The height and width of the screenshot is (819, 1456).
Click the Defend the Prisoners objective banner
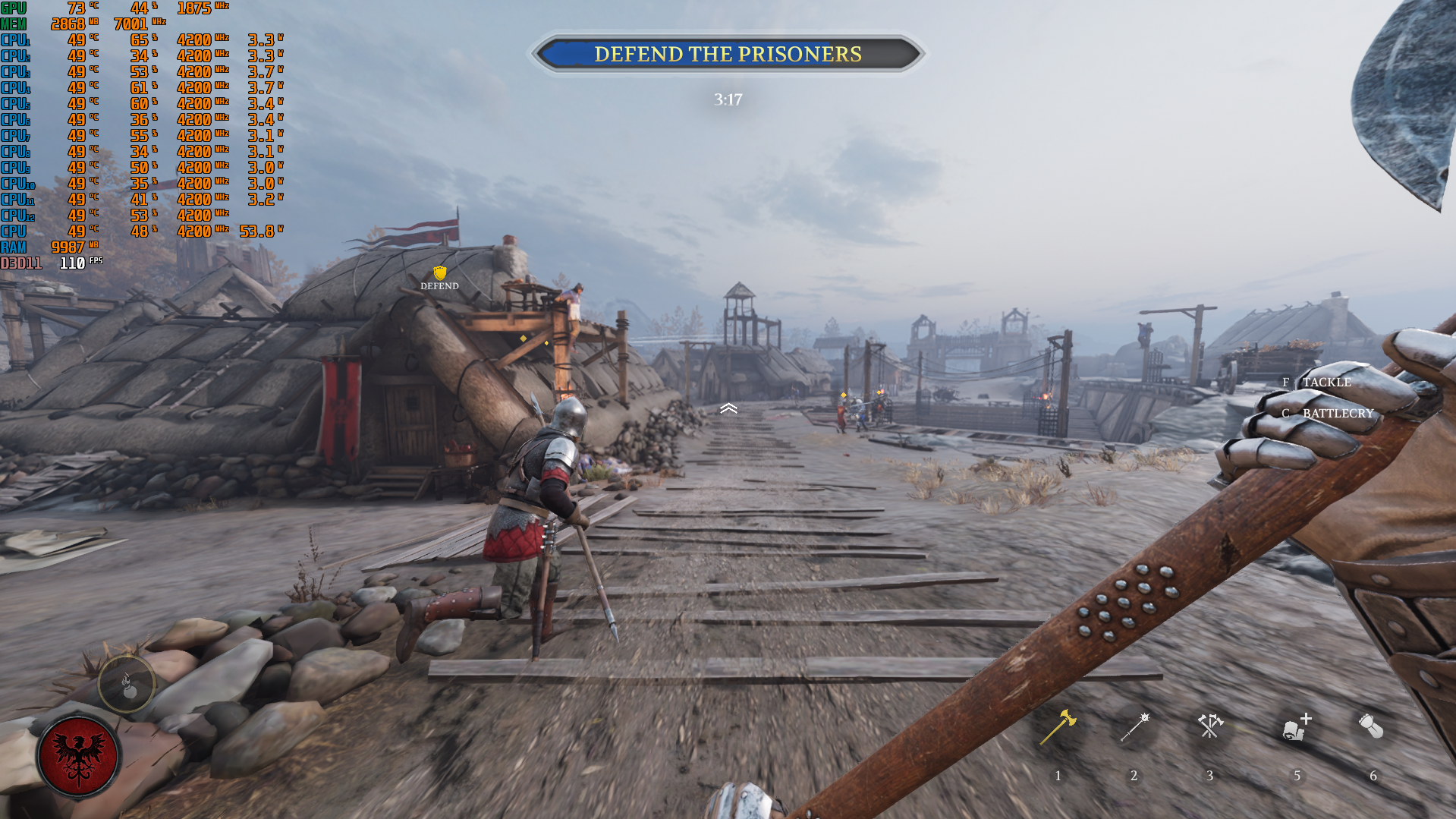[x=728, y=54]
